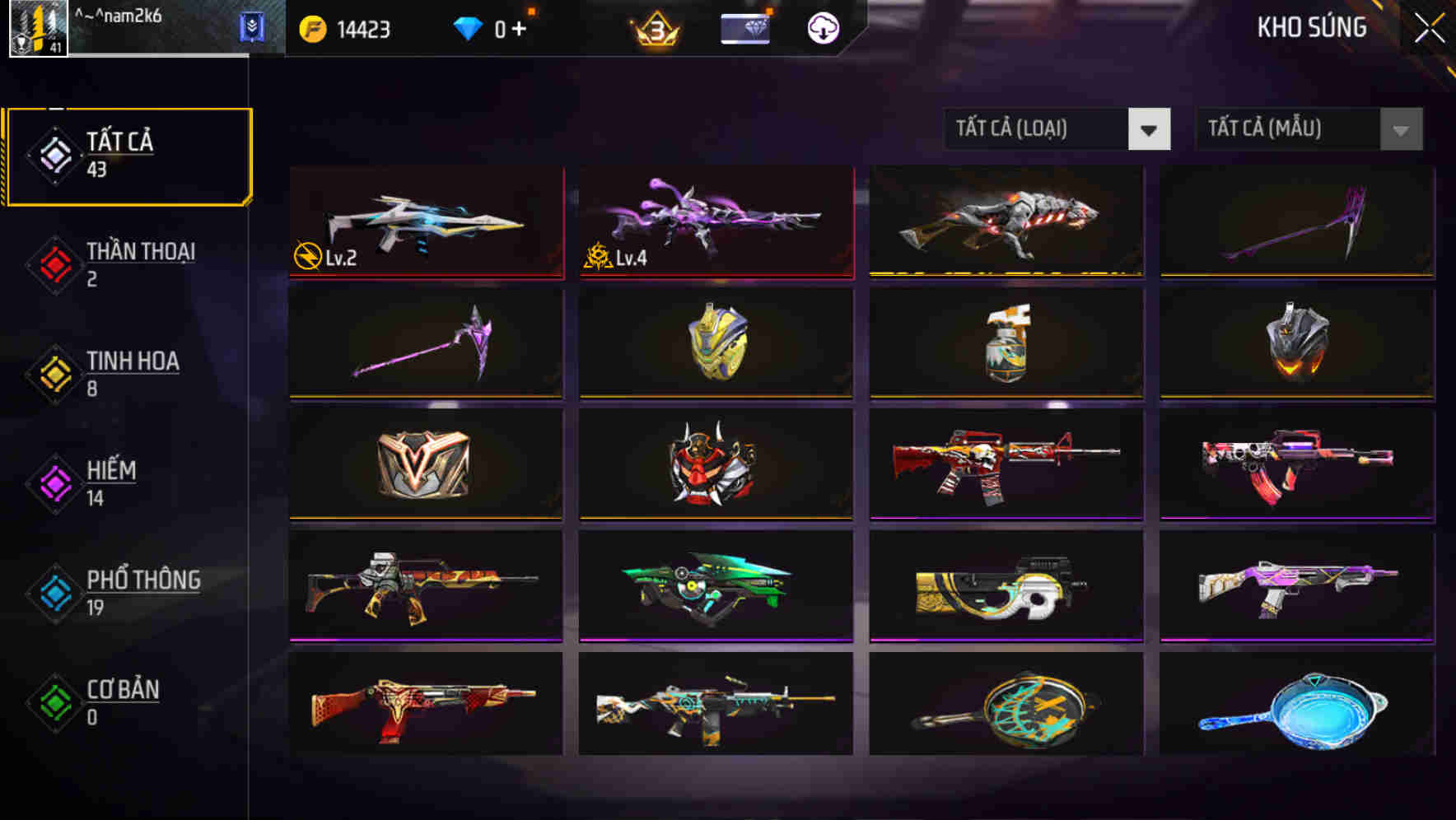The width and height of the screenshot is (1456, 820).
Task: Click the blue diamond currency icon
Action: click(469, 26)
